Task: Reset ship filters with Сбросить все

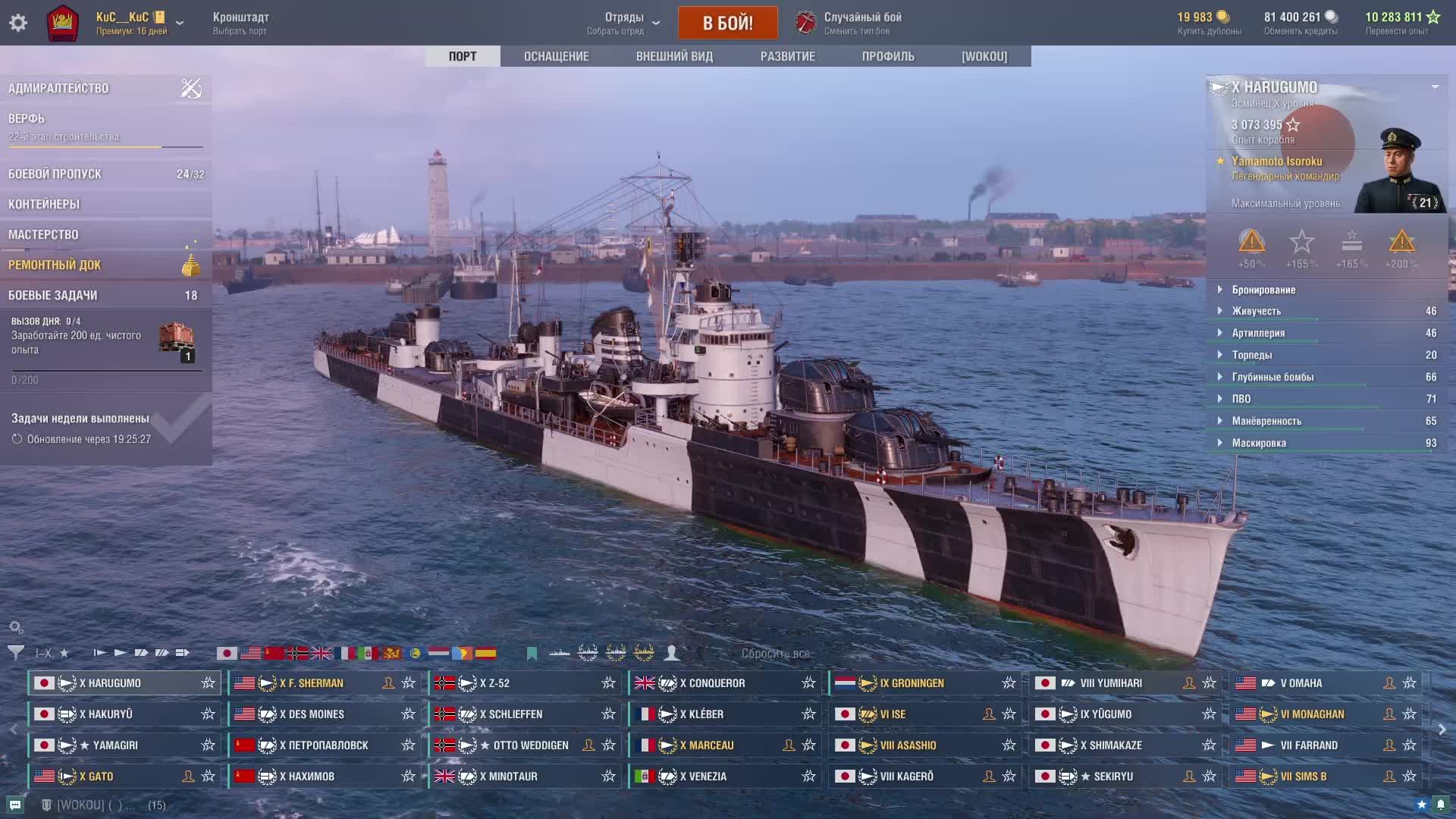Action: (x=775, y=653)
